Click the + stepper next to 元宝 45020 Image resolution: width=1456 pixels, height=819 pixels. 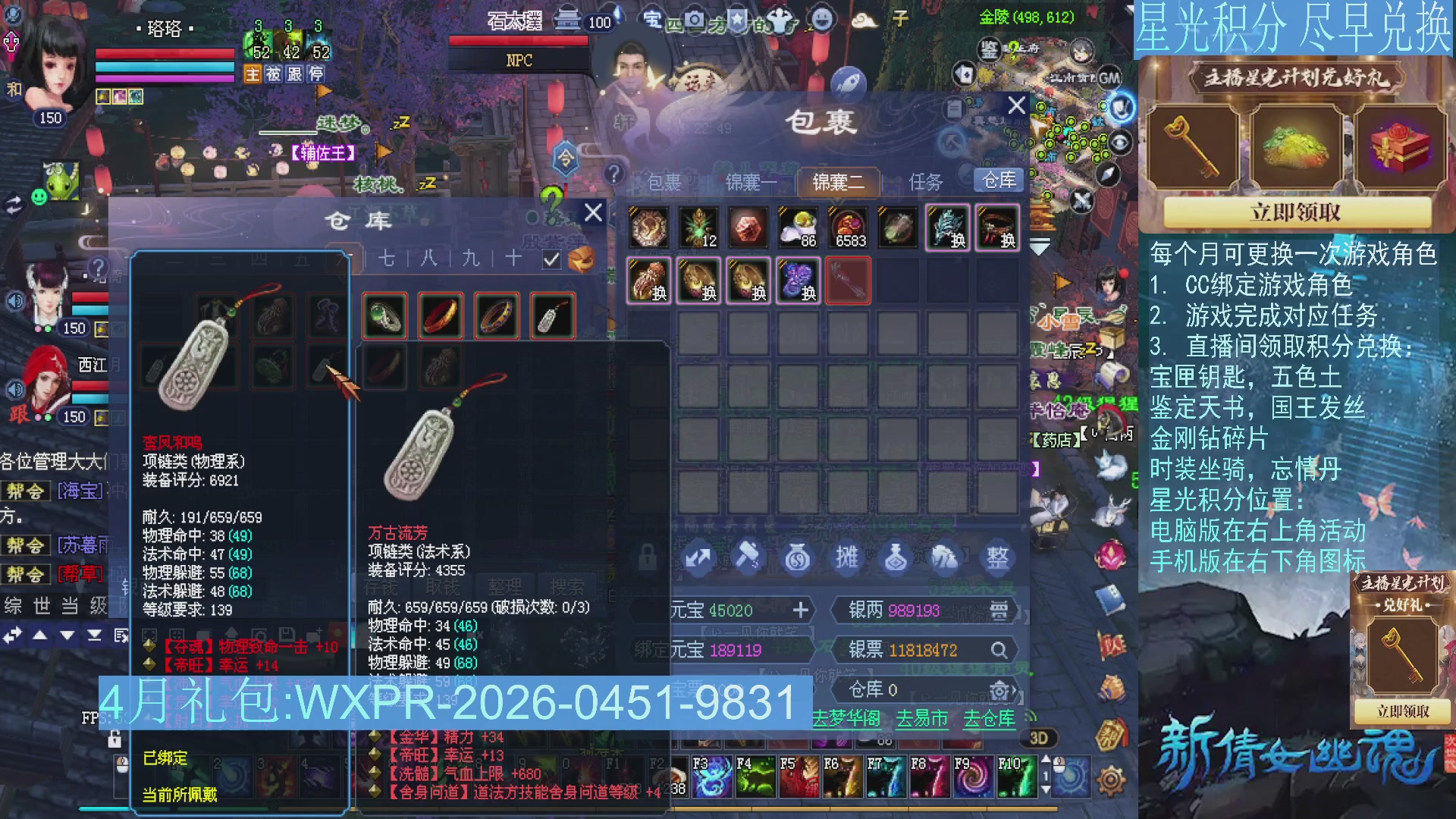click(802, 611)
